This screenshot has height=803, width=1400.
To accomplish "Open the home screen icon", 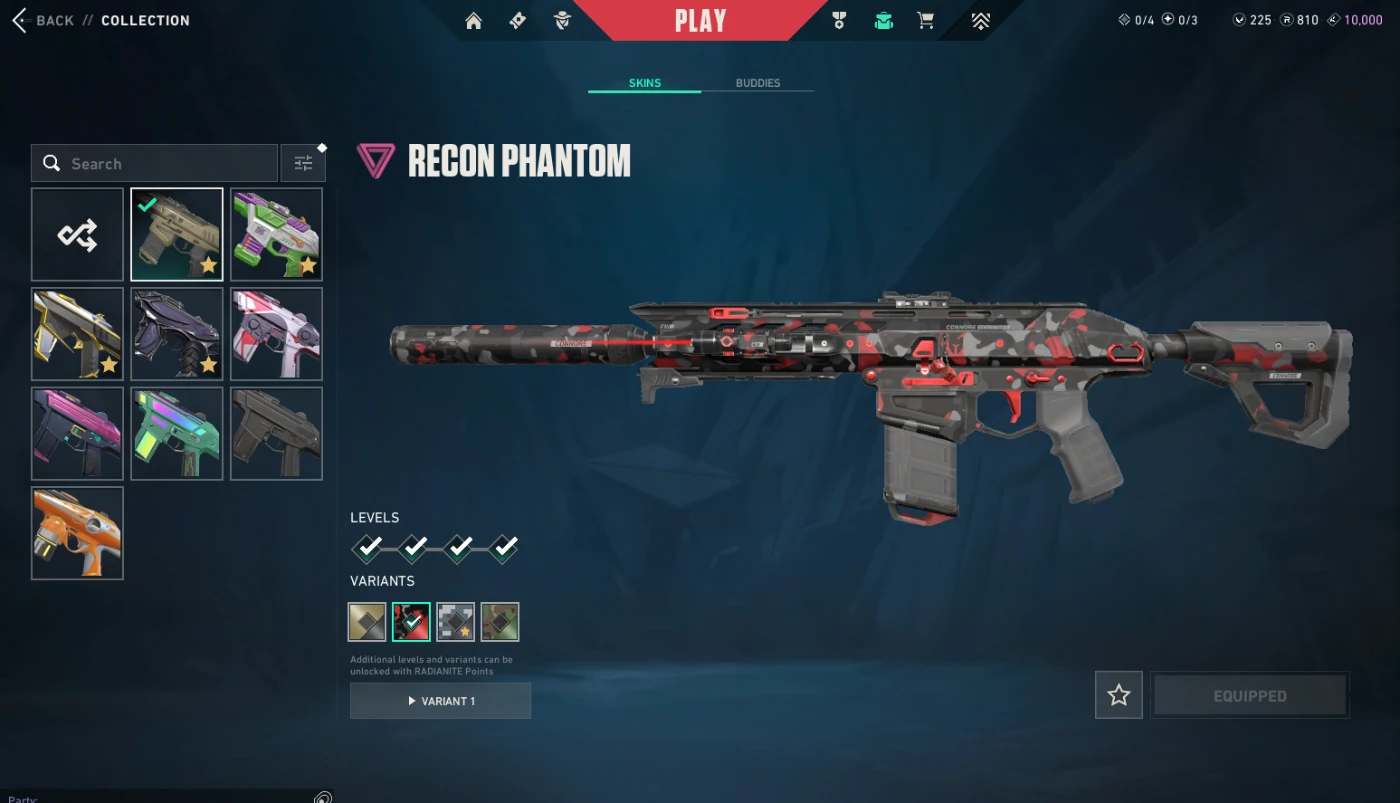I will (474, 21).
